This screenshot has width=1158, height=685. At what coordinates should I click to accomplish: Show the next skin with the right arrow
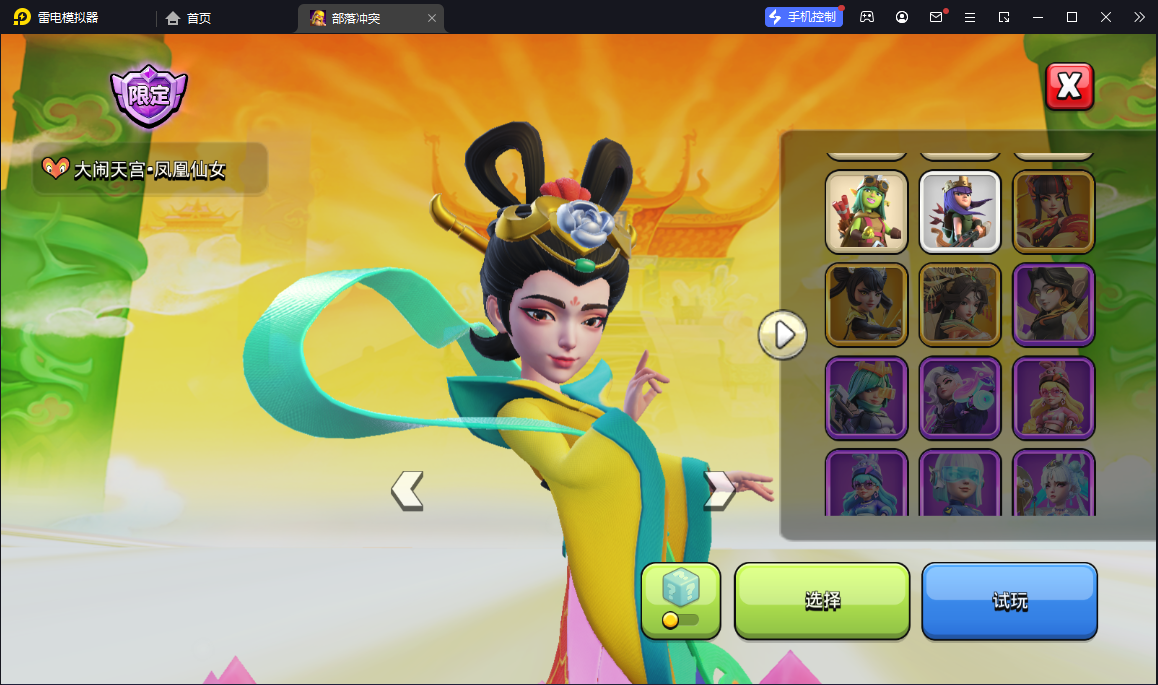tap(719, 490)
